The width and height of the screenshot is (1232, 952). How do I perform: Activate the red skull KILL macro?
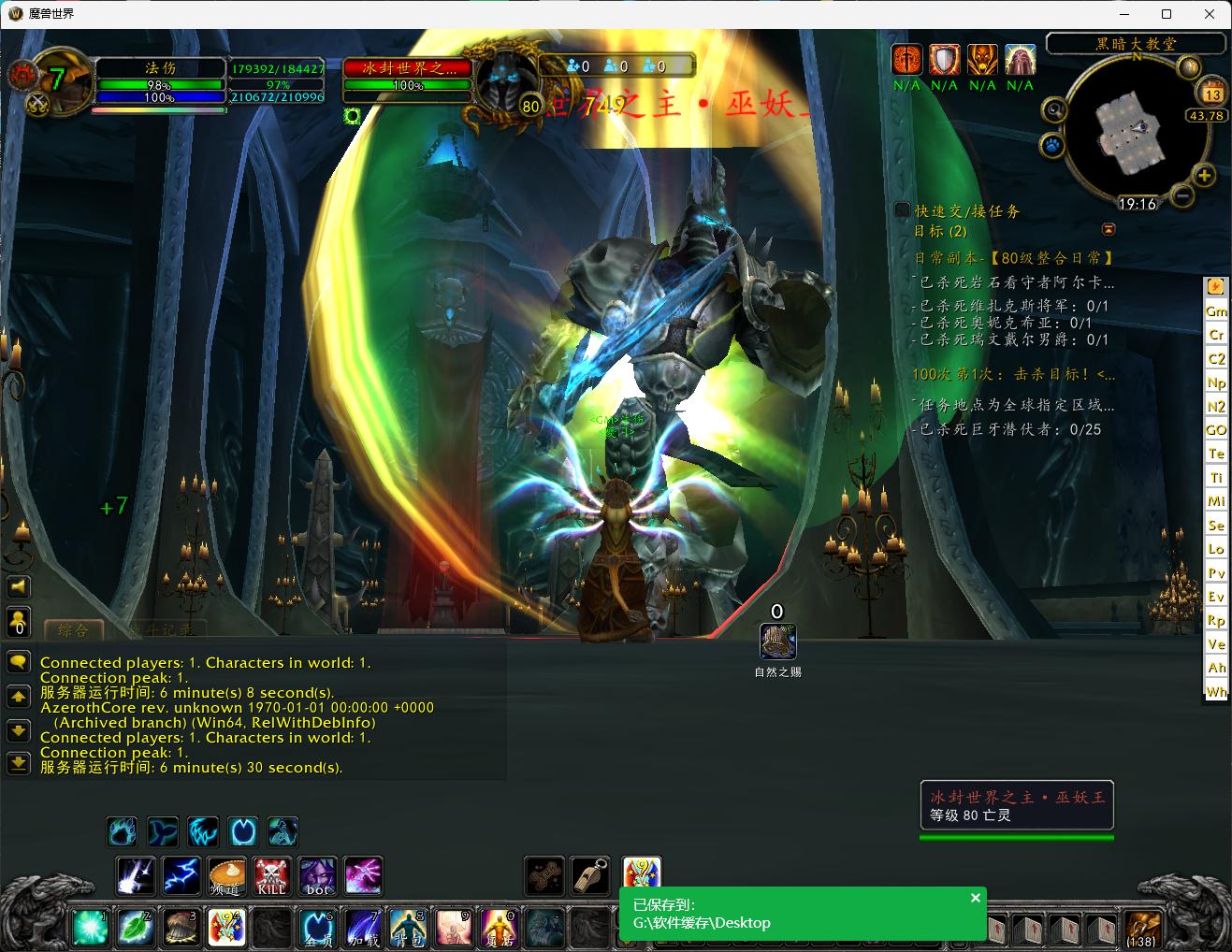[x=272, y=876]
